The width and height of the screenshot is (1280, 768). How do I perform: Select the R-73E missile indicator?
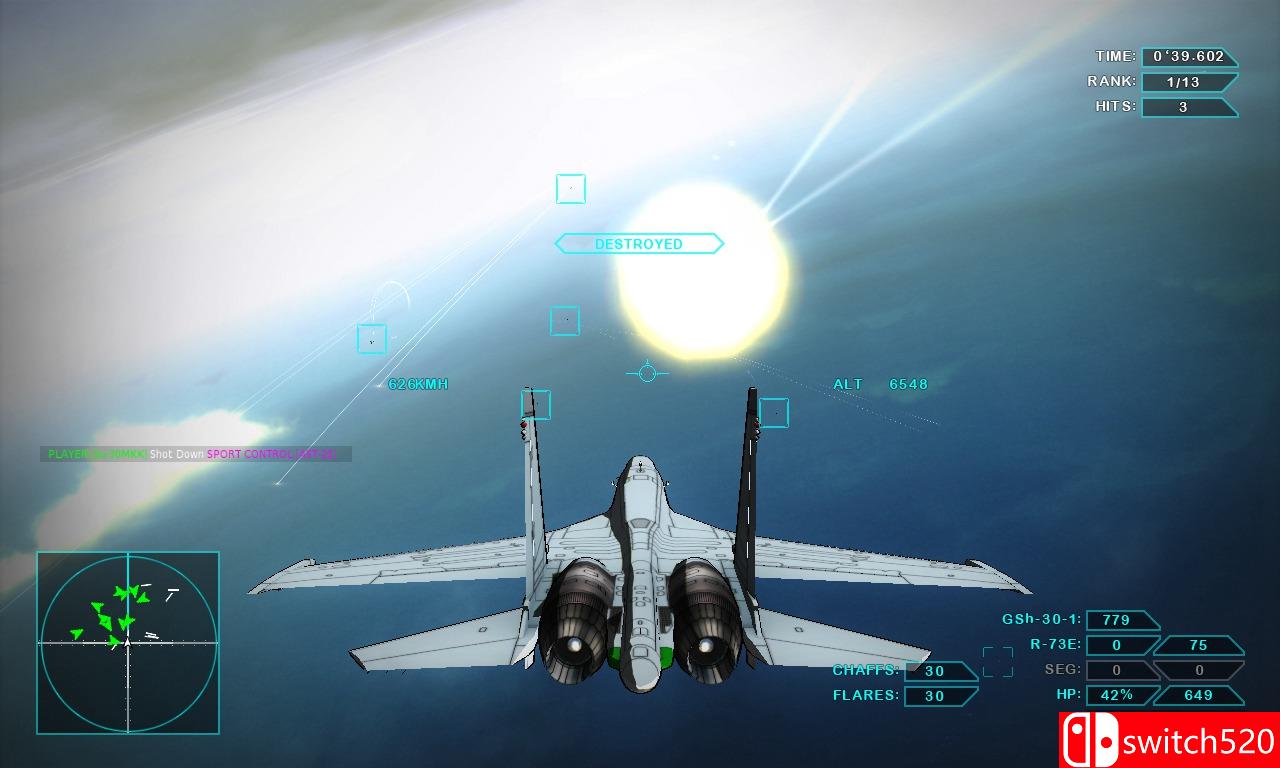click(1117, 645)
